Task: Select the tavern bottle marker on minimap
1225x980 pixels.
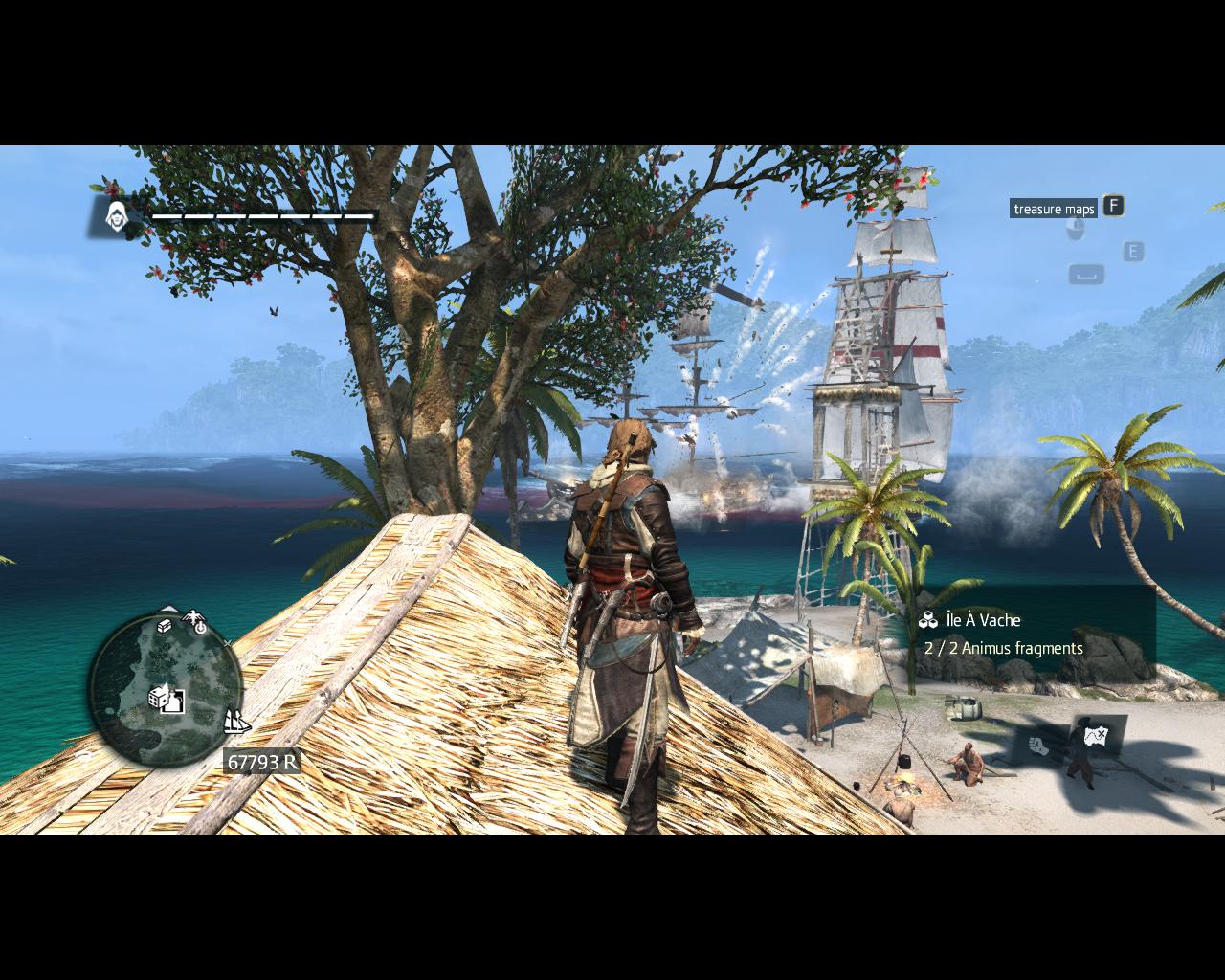Action: pyautogui.click(x=174, y=702)
